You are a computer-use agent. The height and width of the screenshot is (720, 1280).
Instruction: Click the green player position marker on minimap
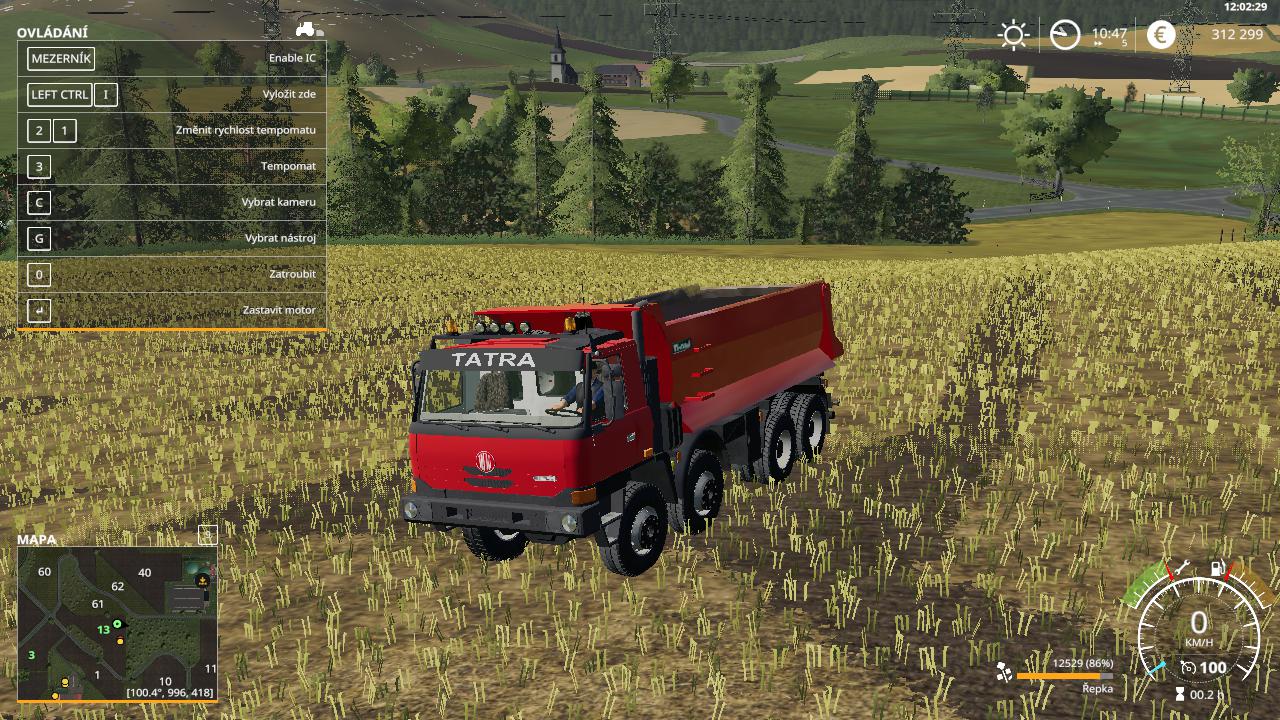[117, 624]
